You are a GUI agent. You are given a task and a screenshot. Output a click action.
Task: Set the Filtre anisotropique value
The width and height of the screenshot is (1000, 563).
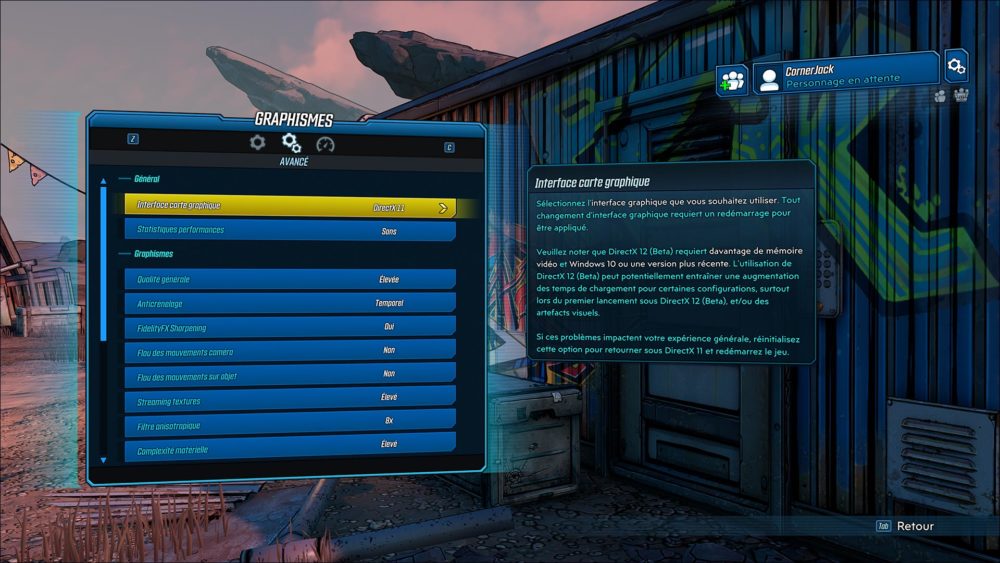(289, 421)
